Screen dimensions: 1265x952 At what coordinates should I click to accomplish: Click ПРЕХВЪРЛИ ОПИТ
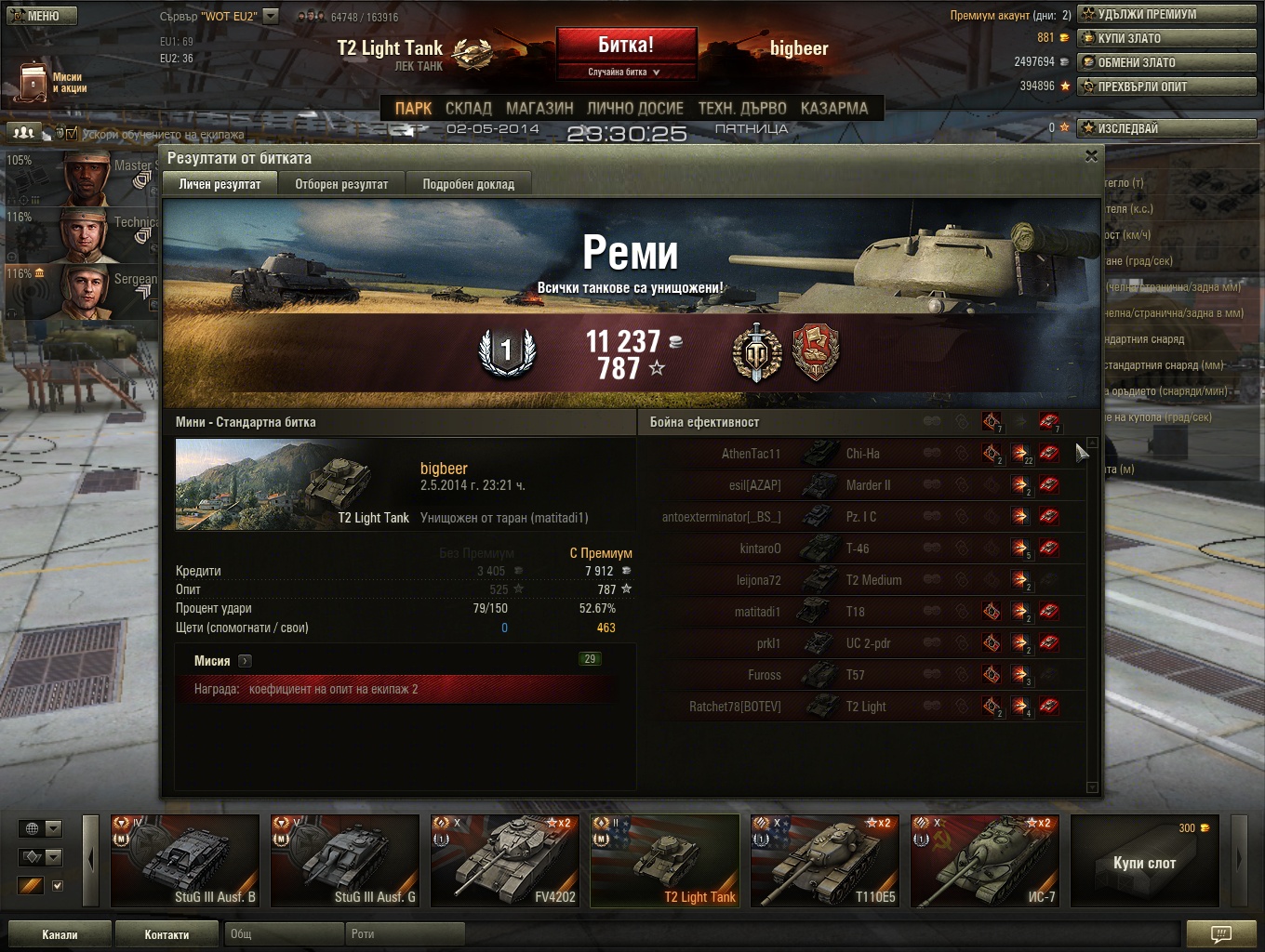pyautogui.click(x=1166, y=86)
